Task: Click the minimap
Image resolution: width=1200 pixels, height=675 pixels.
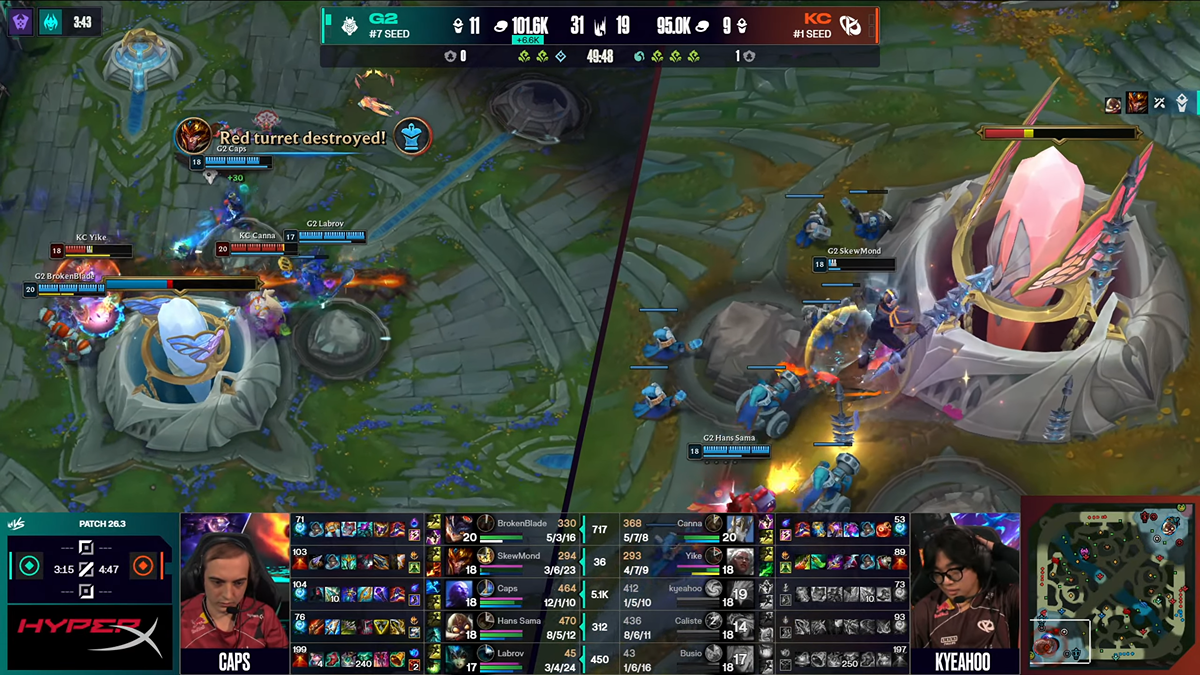Action: click(x=1111, y=587)
